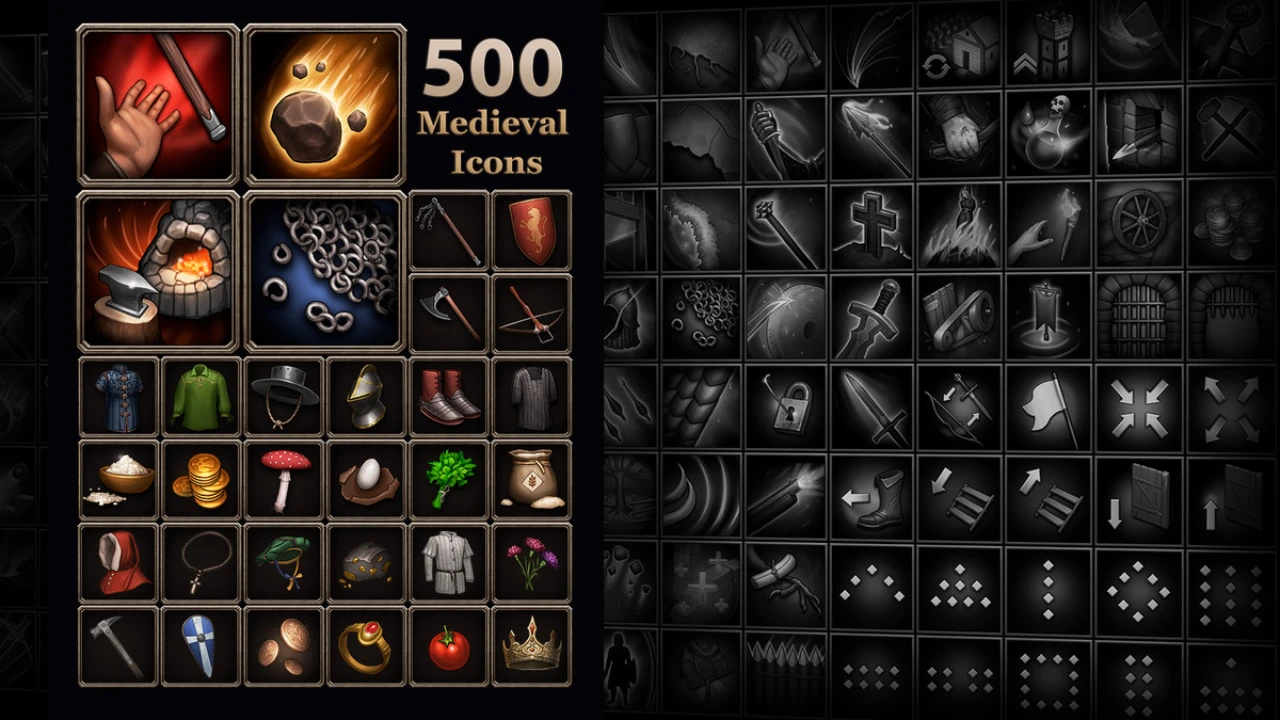Screen dimensions: 1280x720
Task: Choose the cross necklace icon
Action: coord(201,563)
